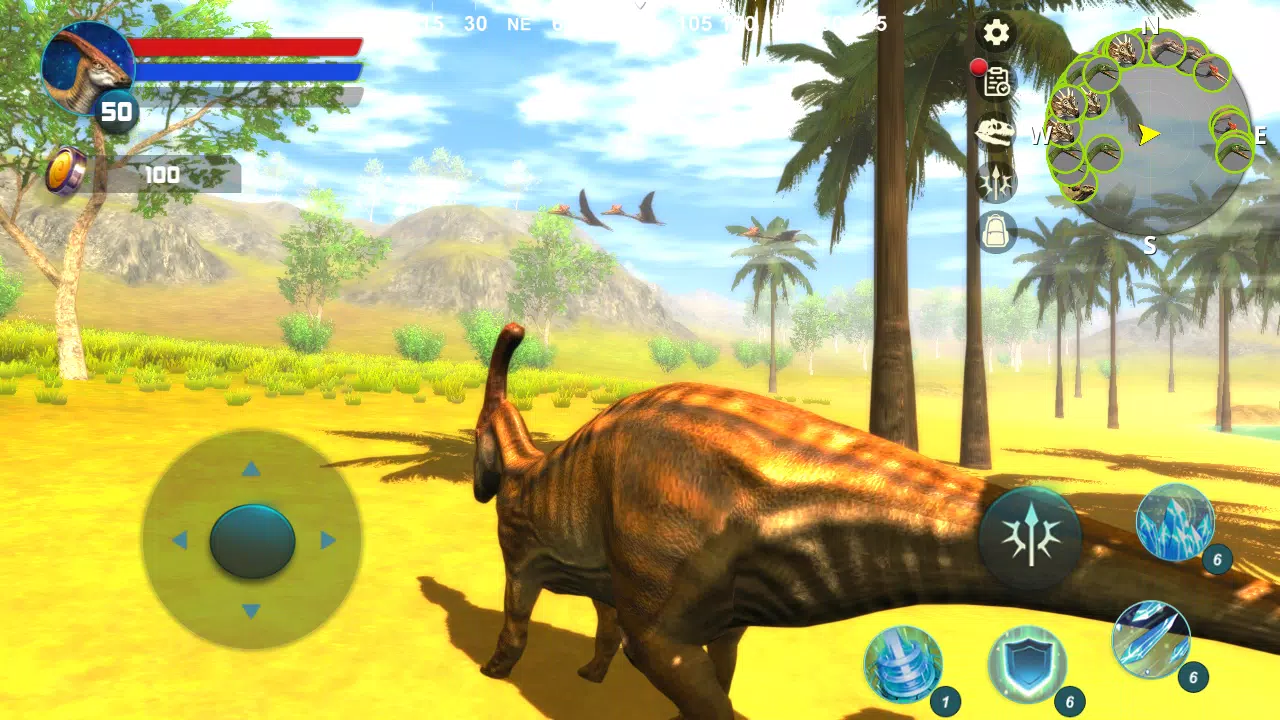Screen dimensions: 1280x720
Task: Click the Parasaurolophus player avatar
Action: click(88, 68)
